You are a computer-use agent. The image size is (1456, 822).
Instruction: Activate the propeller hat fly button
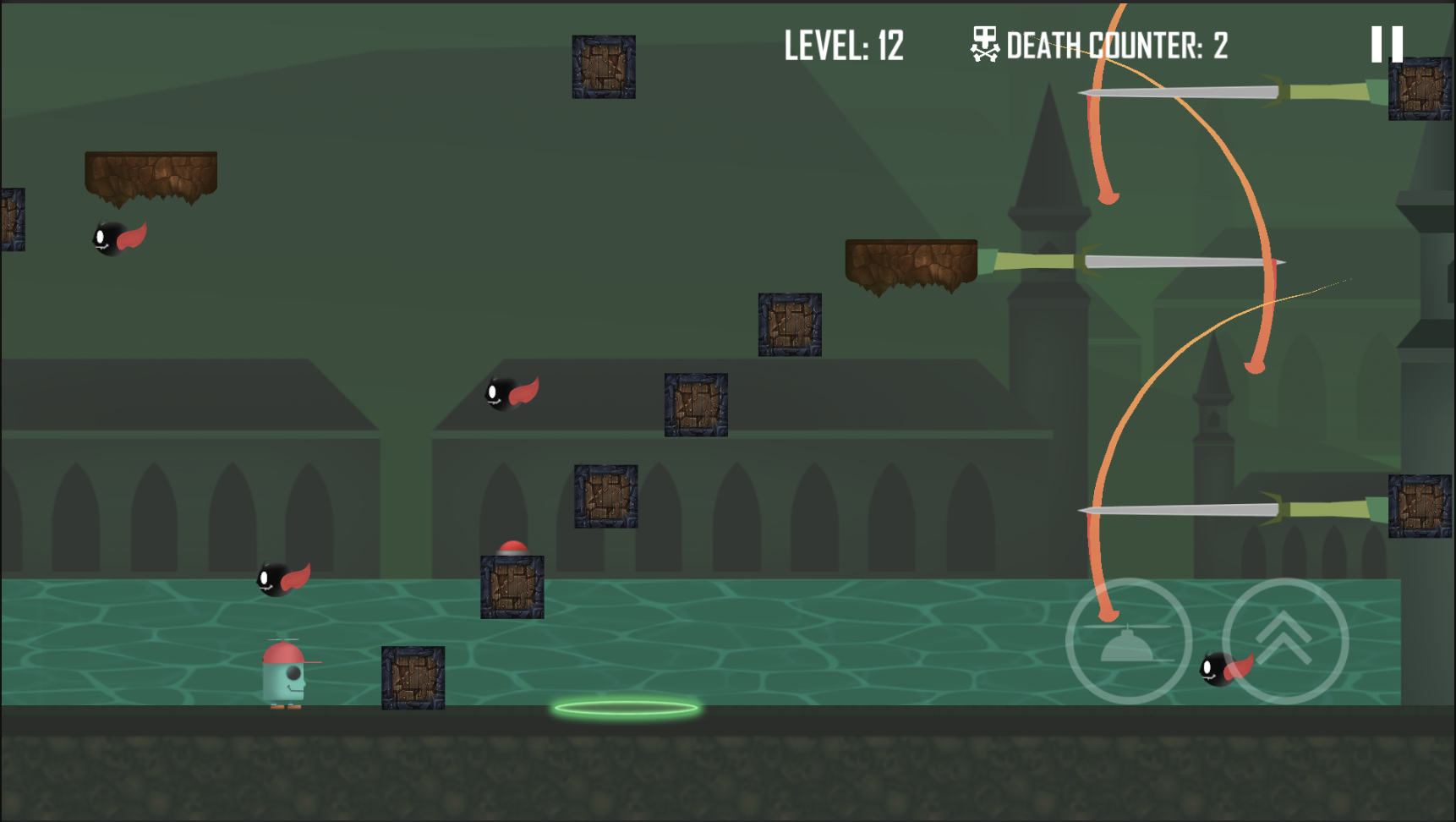tap(1129, 640)
